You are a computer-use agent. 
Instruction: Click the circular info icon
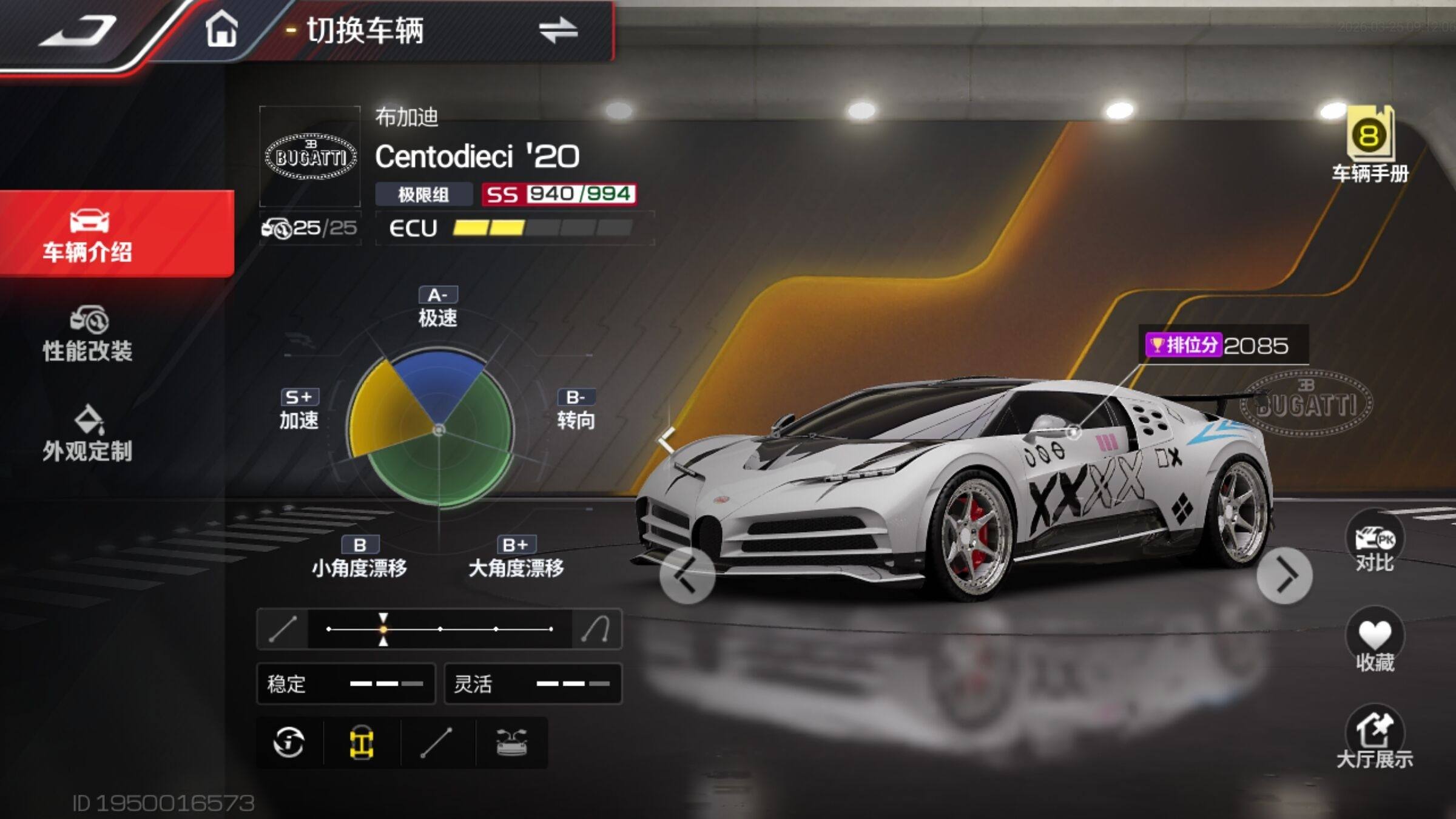289,743
